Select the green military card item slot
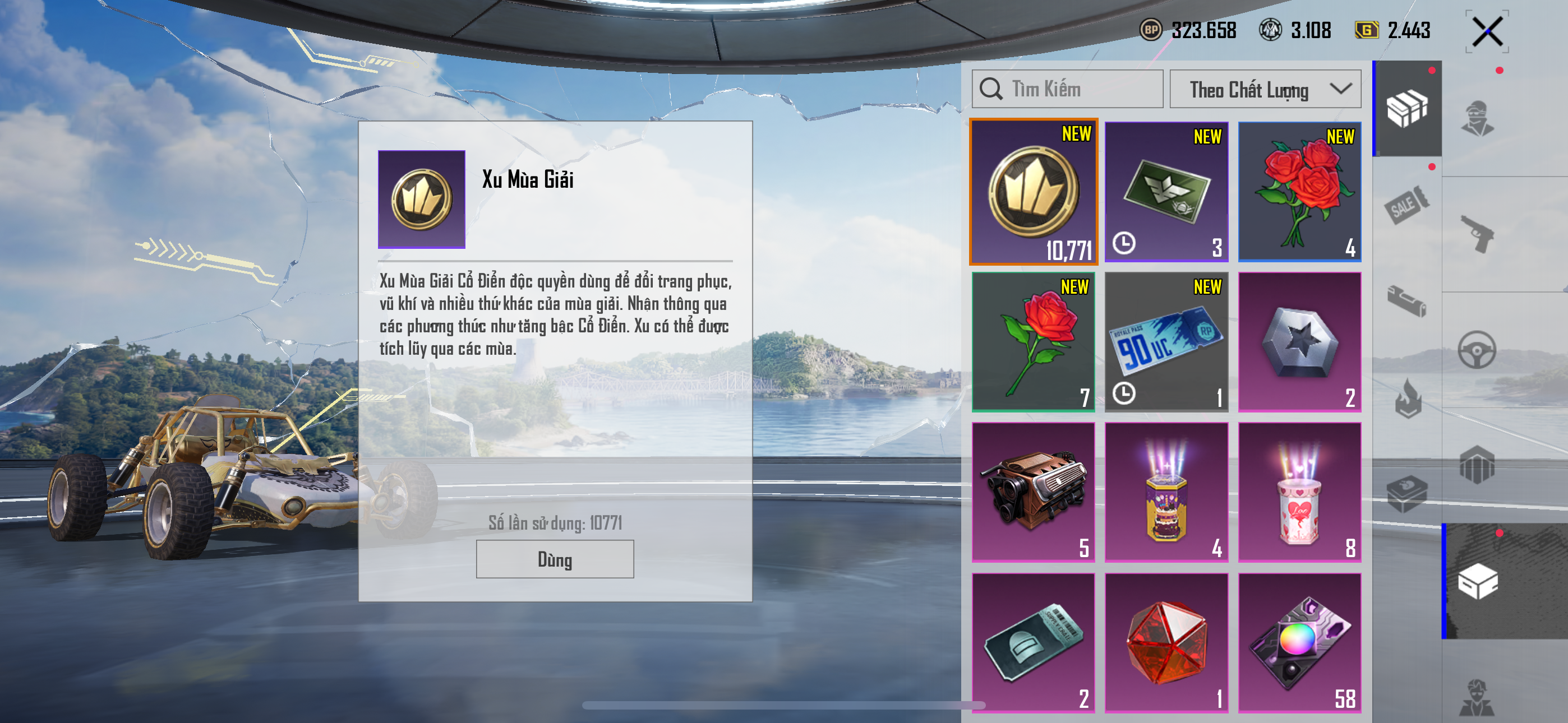 pyautogui.click(x=1166, y=192)
